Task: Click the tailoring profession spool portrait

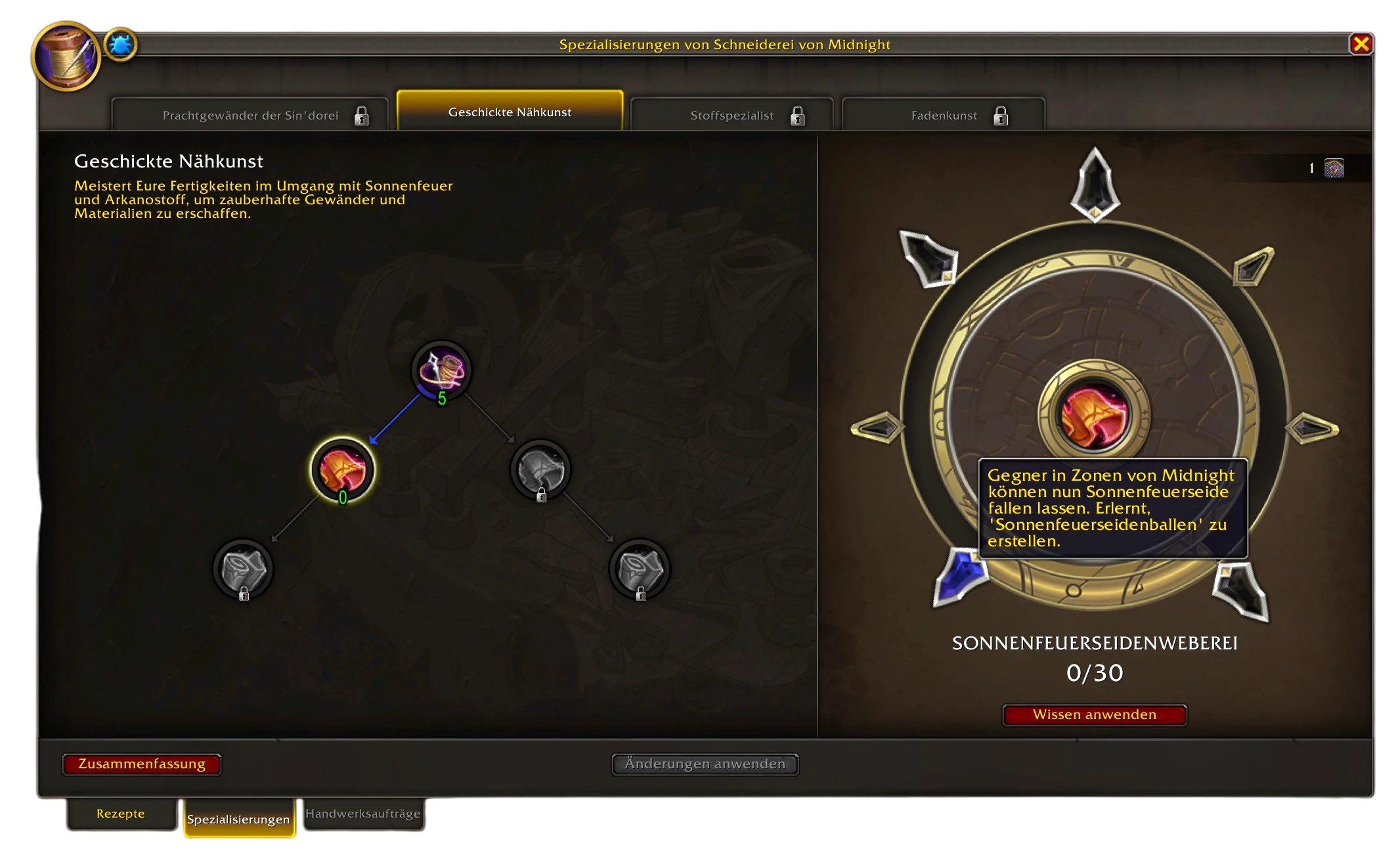Action: (x=65, y=56)
